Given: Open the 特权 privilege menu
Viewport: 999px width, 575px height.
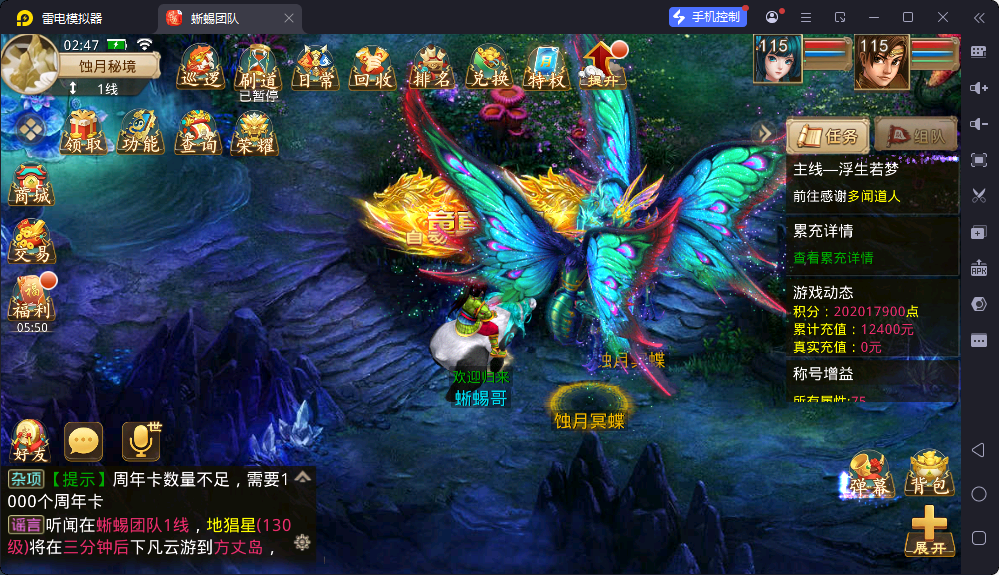Looking at the screenshot, I should point(547,66).
